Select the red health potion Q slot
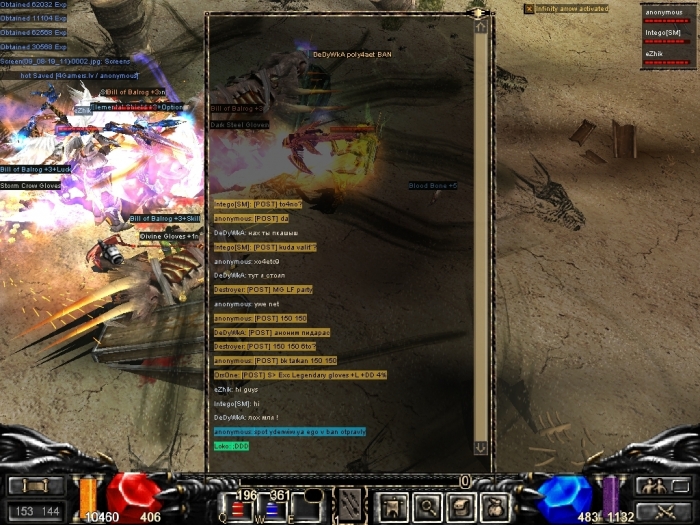 [x=240, y=509]
